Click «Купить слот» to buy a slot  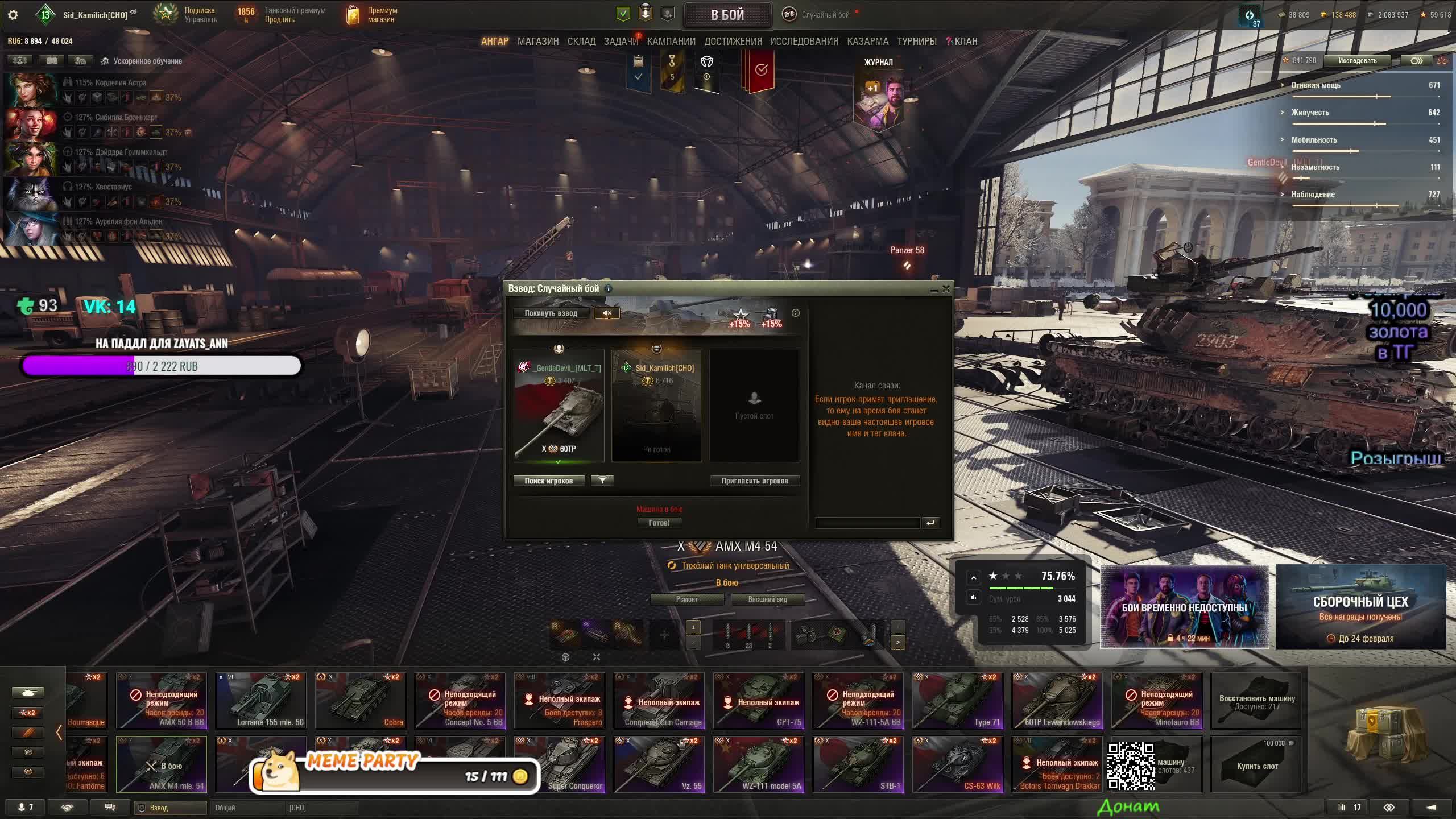click(x=1256, y=765)
